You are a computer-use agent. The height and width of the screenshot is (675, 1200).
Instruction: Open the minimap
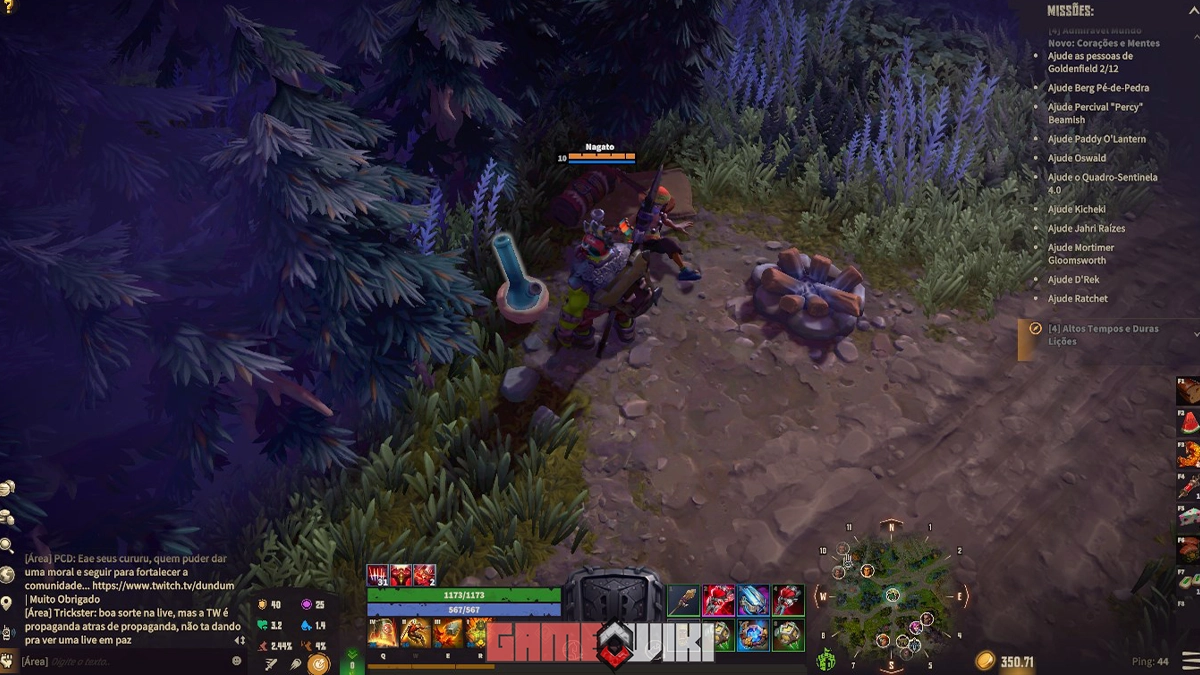tap(889, 596)
